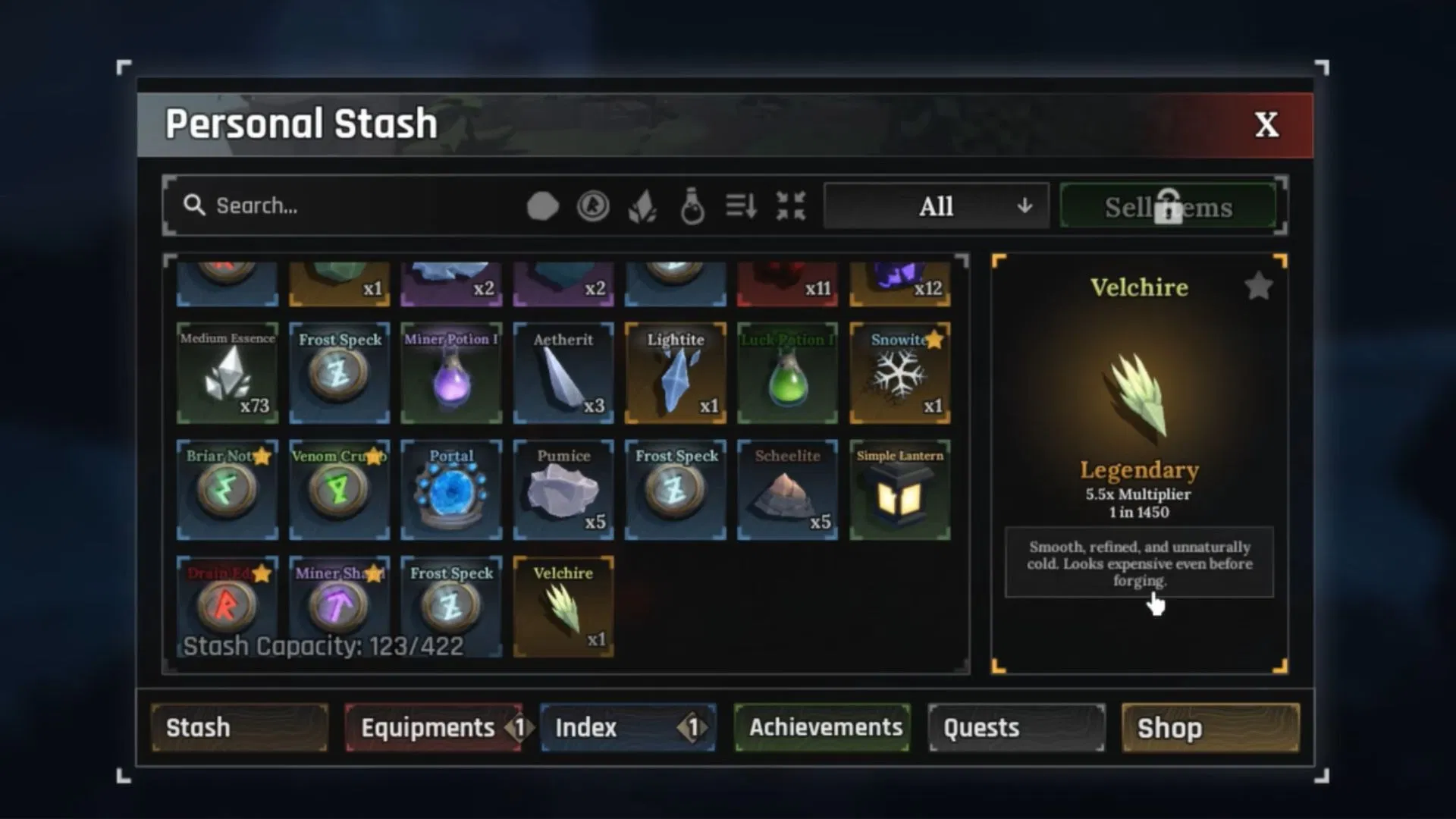
Task: Toggle favorite star on Velchire details panel
Action: pos(1258,286)
